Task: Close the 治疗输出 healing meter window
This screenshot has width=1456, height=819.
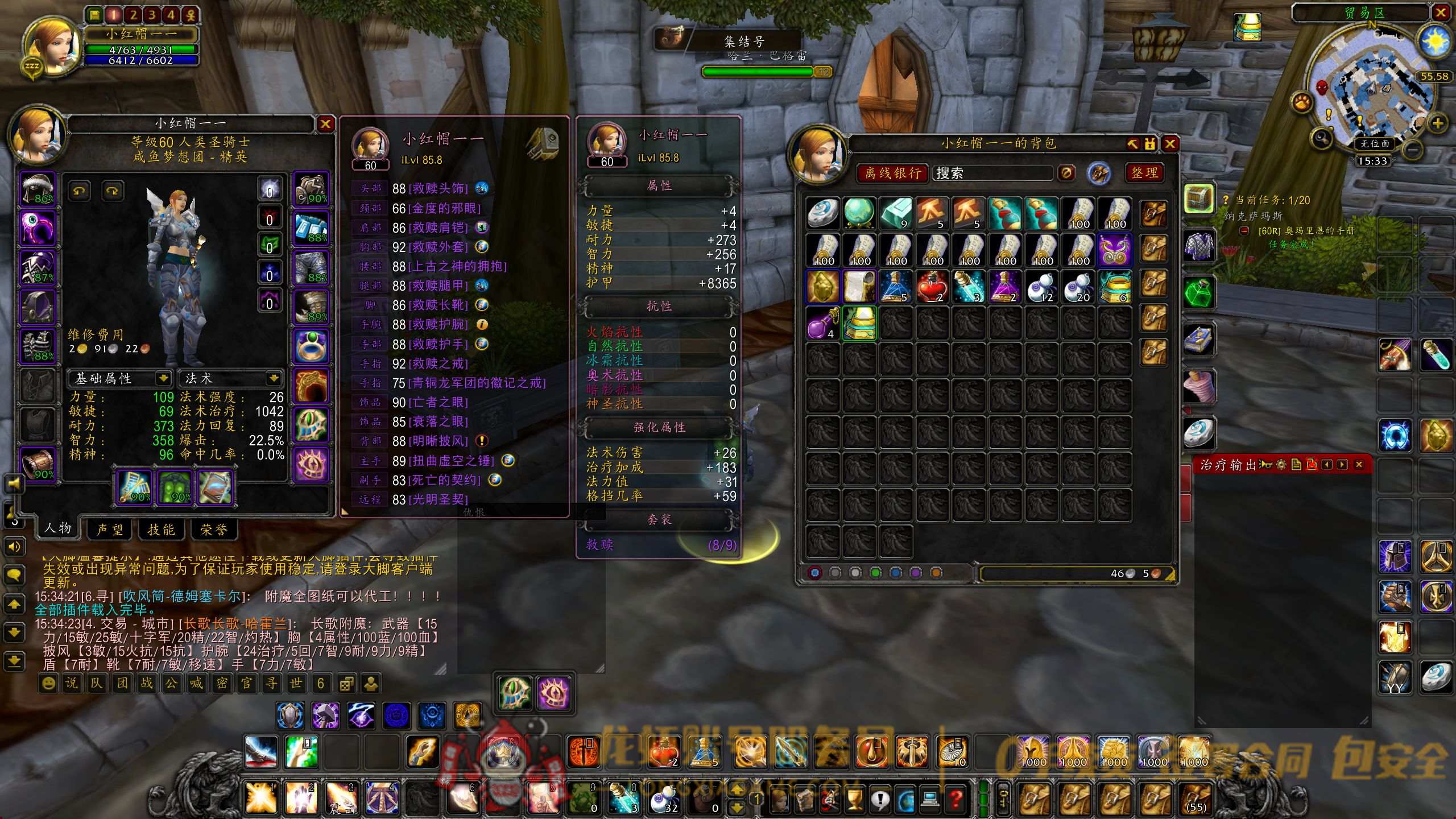Action: click(1359, 465)
